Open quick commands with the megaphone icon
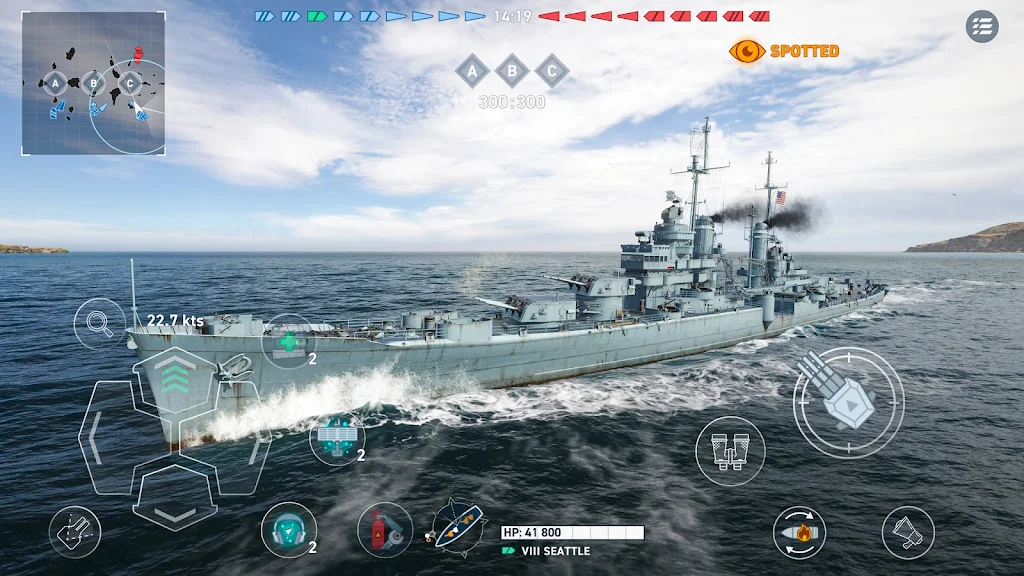 [908, 532]
